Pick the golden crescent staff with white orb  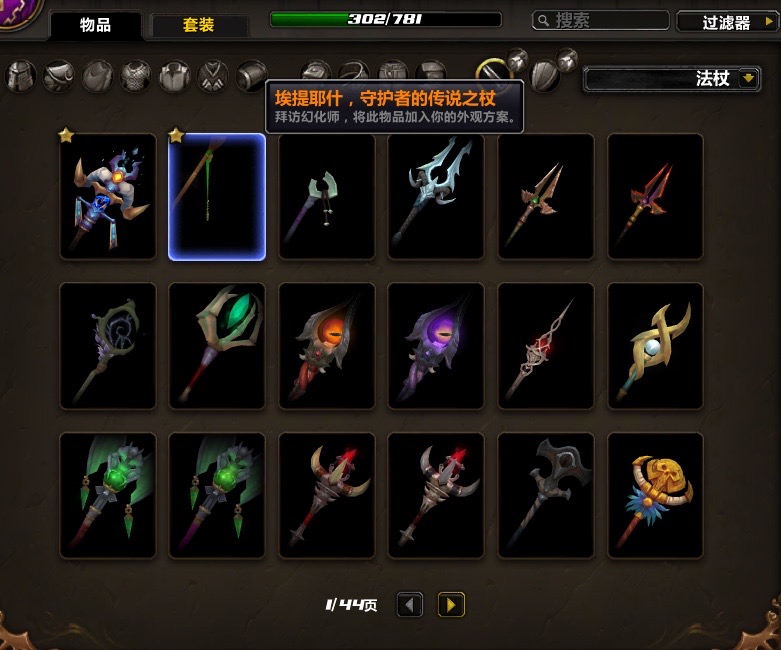[655, 346]
